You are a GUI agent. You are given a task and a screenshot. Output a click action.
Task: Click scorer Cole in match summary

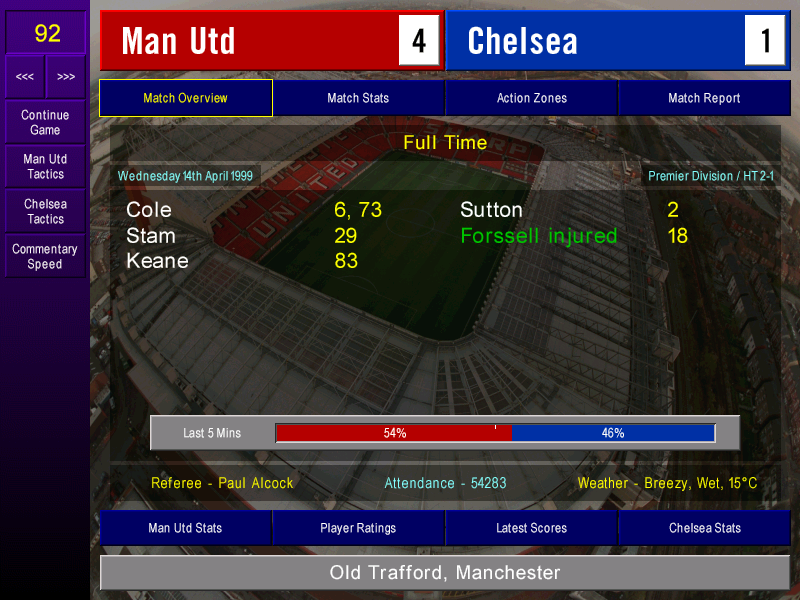[x=149, y=210]
